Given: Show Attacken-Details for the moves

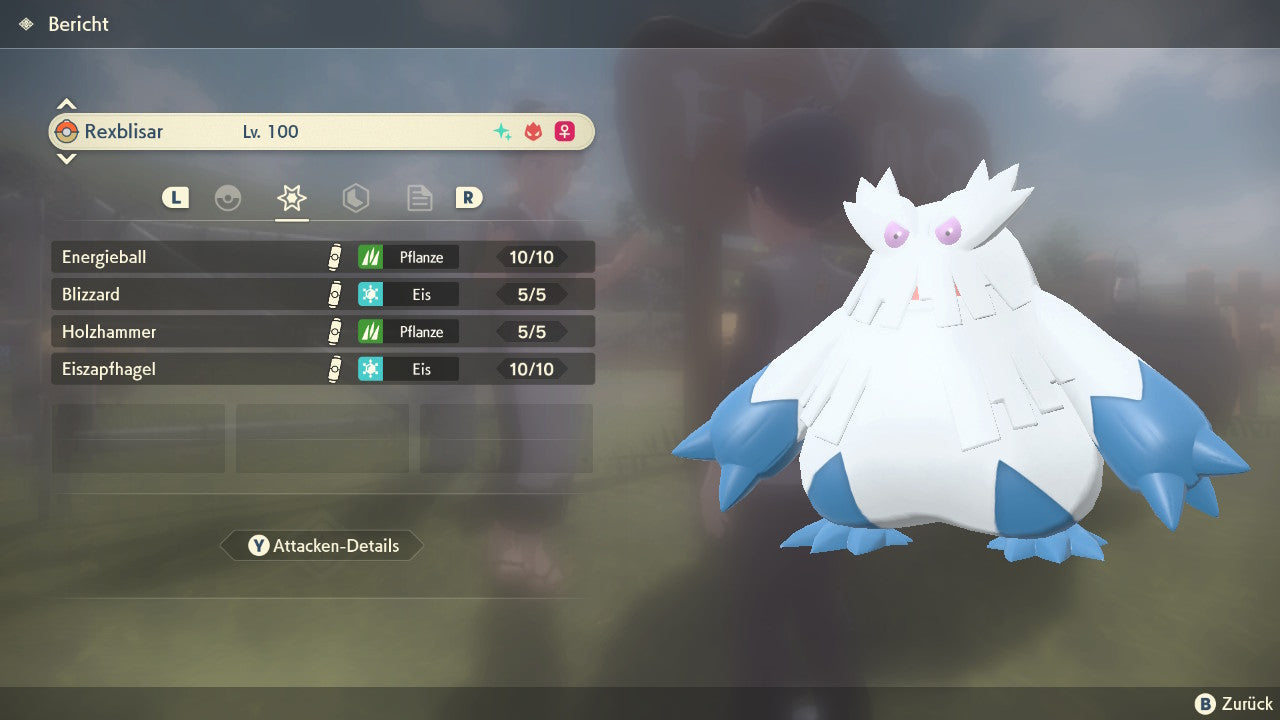Looking at the screenshot, I should (x=322, y=546).
